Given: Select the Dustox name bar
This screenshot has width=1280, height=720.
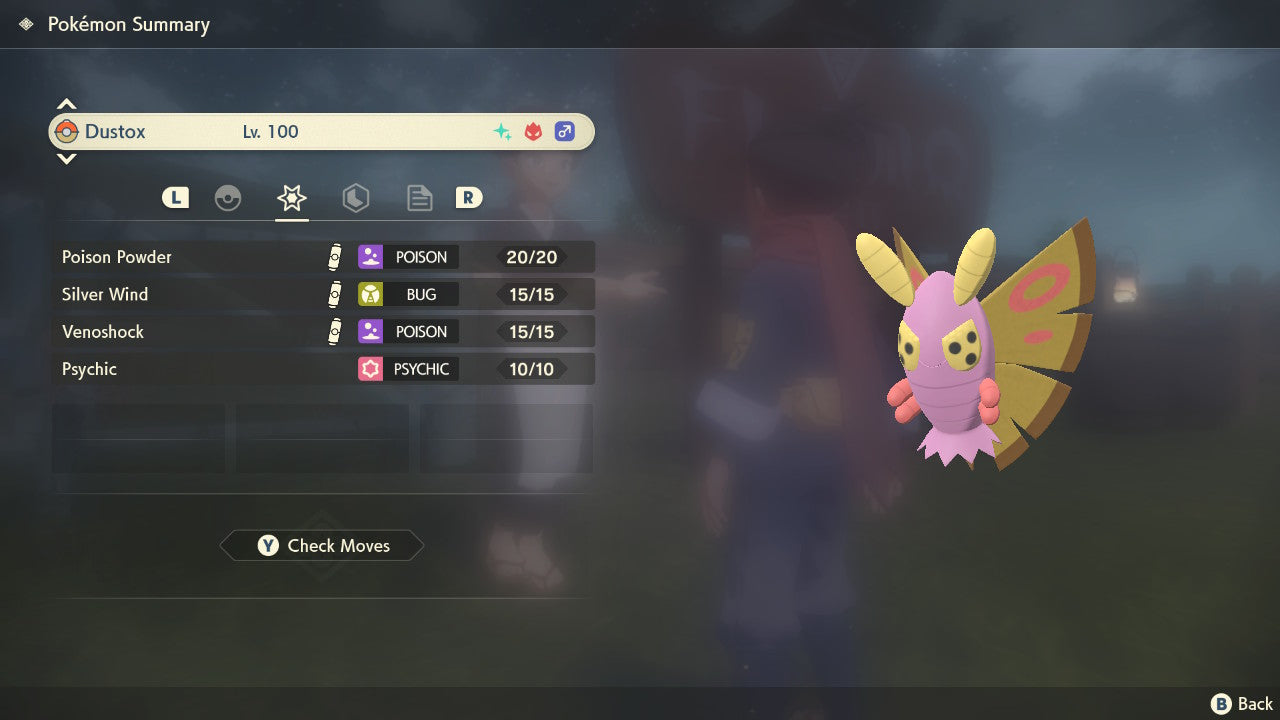Looking at the screenshot, I should click(x=321, y=132).
